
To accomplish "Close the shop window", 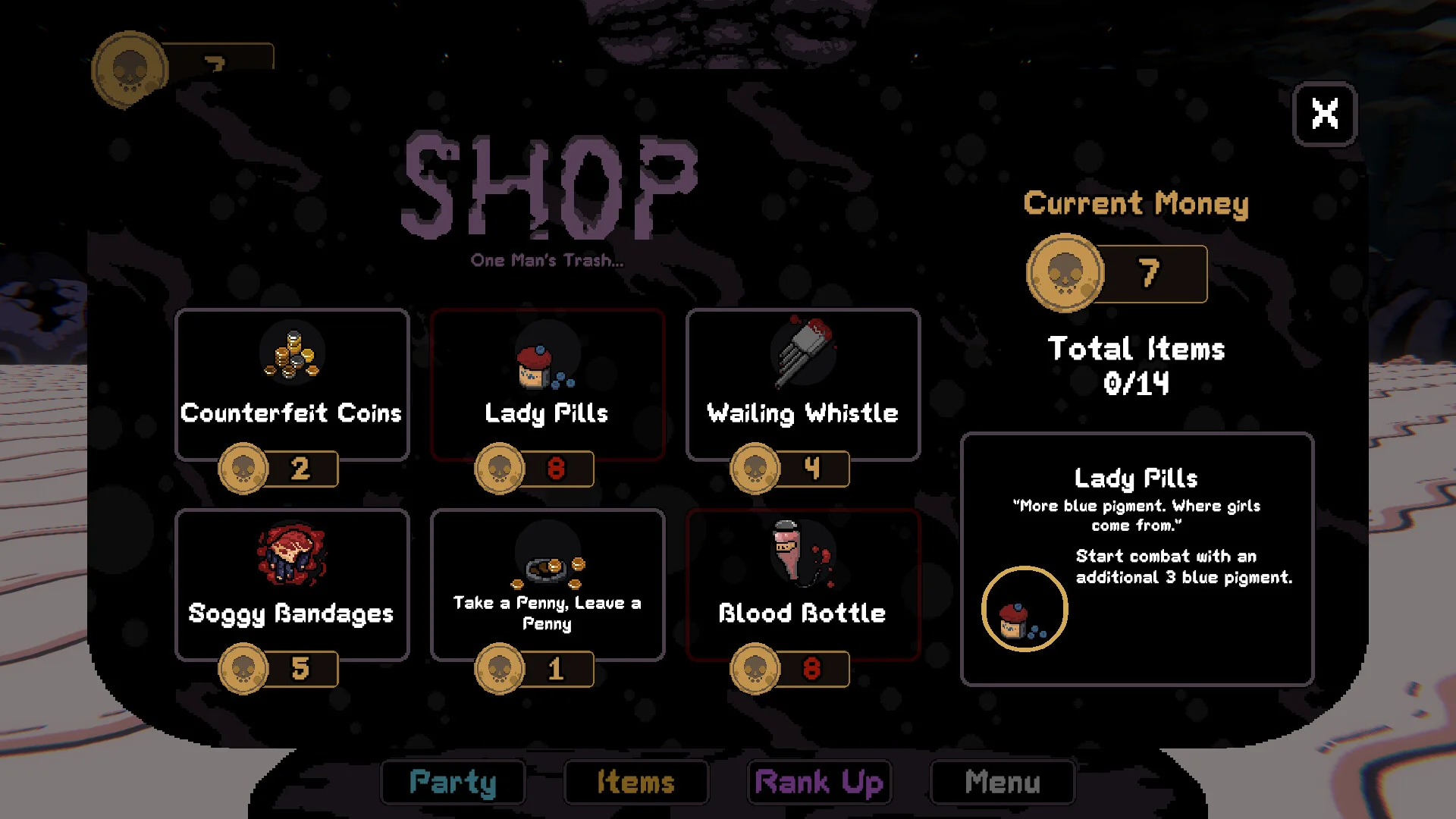I will (1324, 114).
